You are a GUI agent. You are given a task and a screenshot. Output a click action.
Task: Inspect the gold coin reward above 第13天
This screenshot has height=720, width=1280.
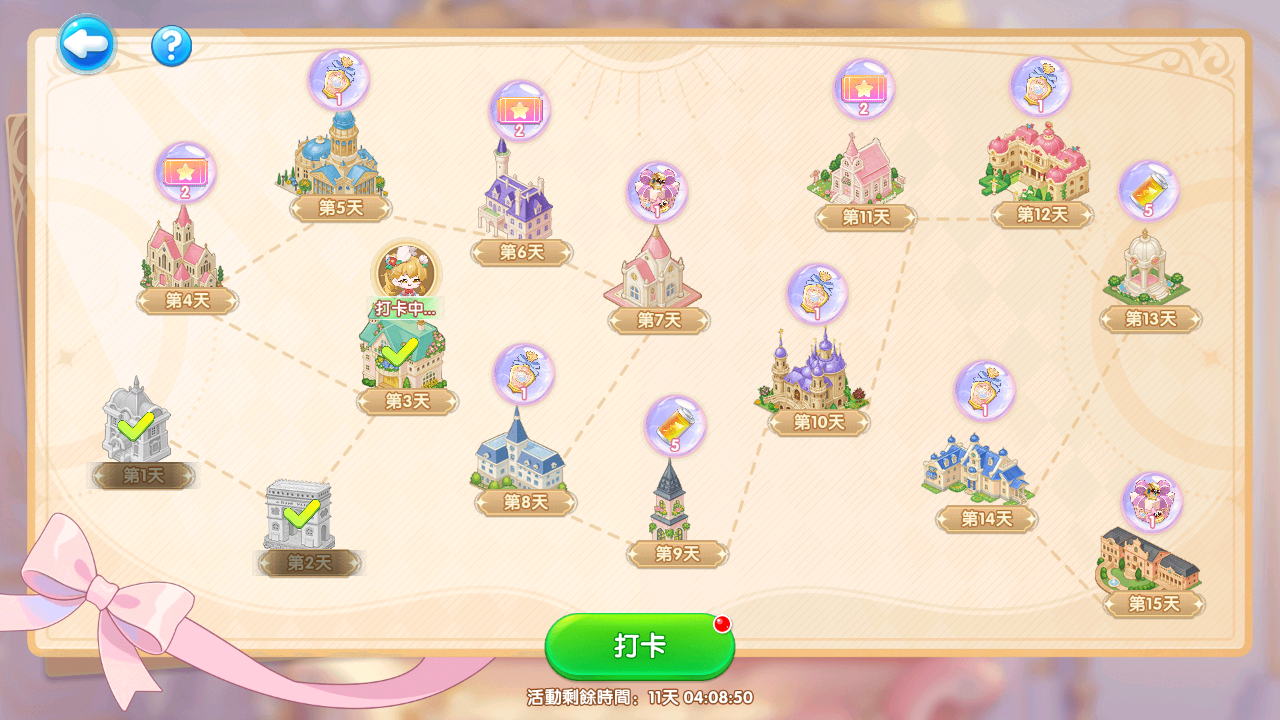[1148, 190]
